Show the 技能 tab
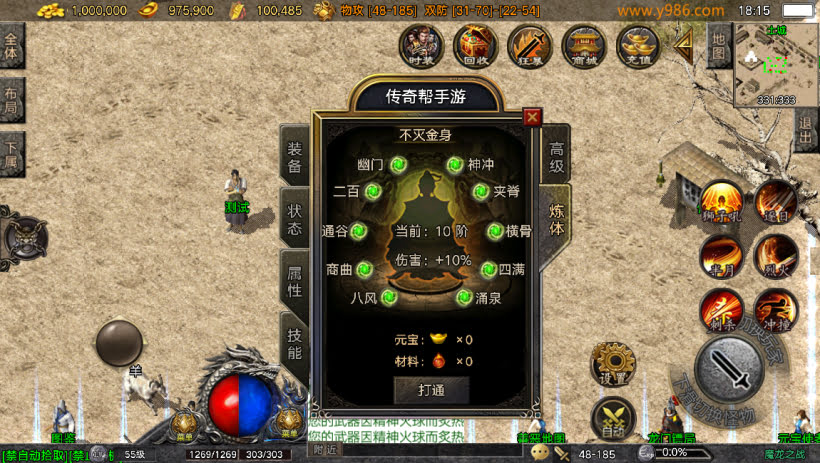 coord(295,343)
